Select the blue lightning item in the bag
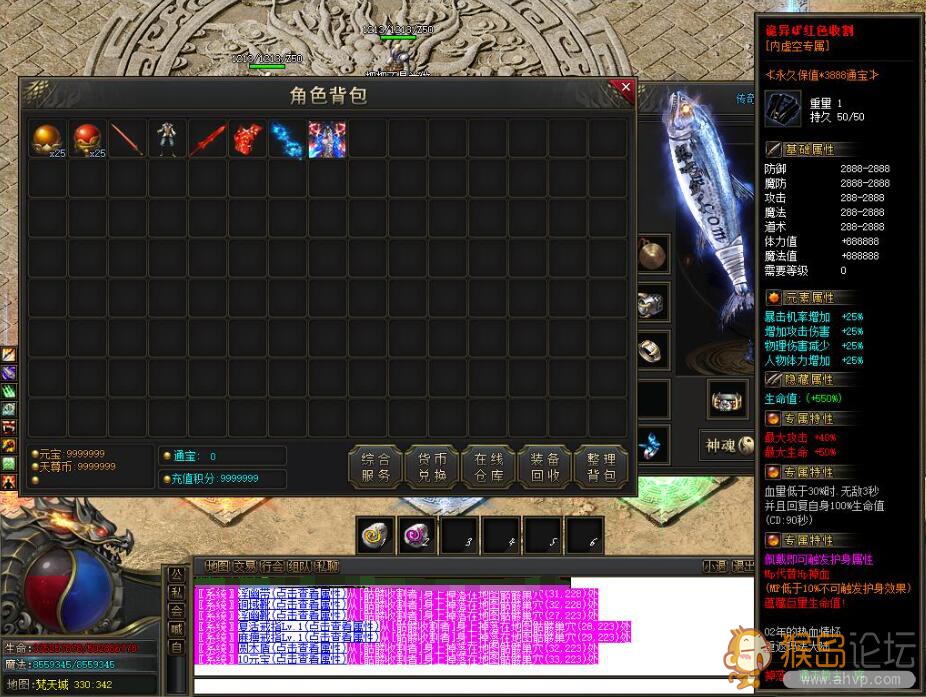This screenshot has width=926, height=697. pos(287,138)
